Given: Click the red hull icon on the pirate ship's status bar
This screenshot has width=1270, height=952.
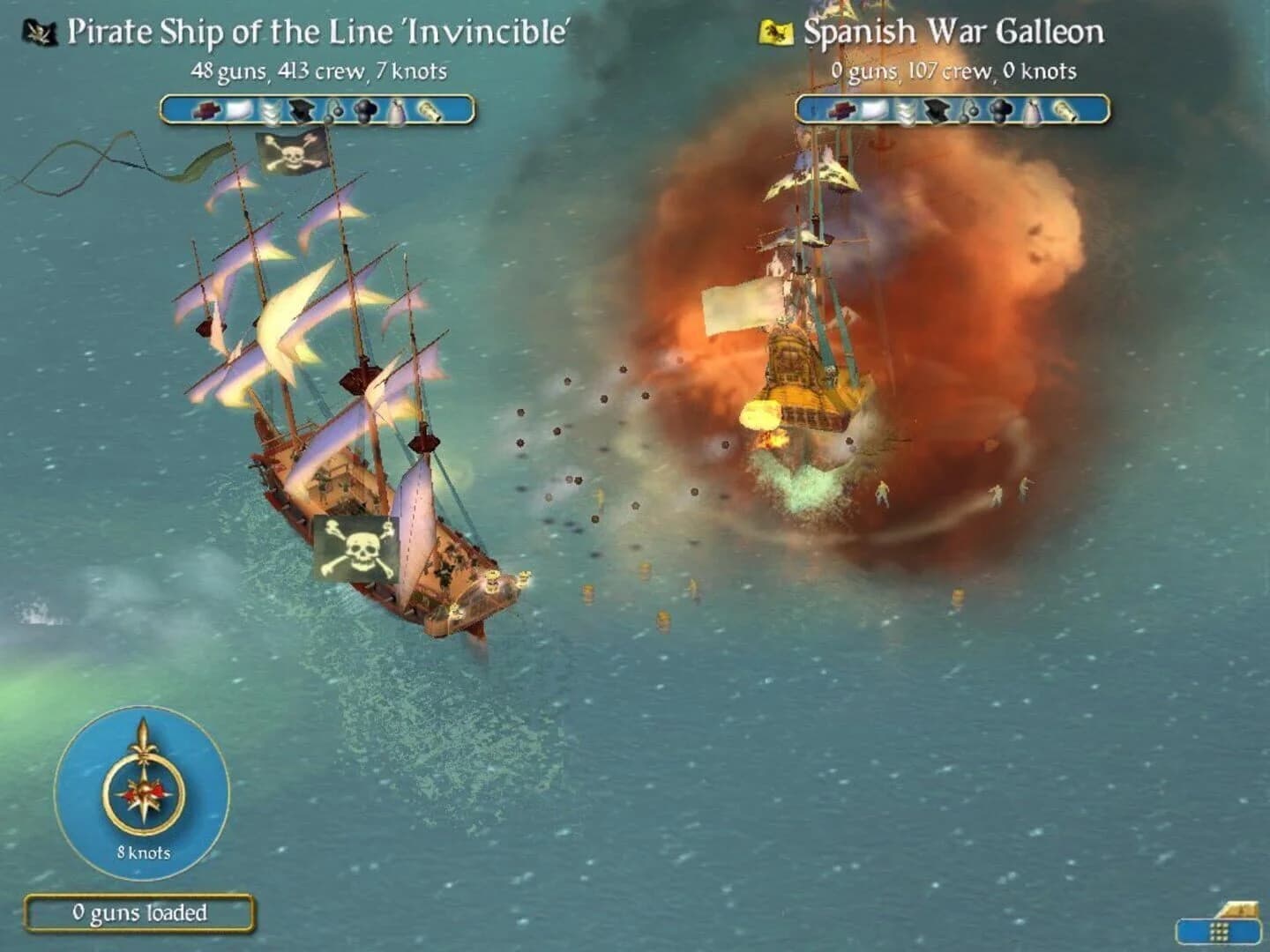Looking at the screenshot, I should click(x=209, y=112).
